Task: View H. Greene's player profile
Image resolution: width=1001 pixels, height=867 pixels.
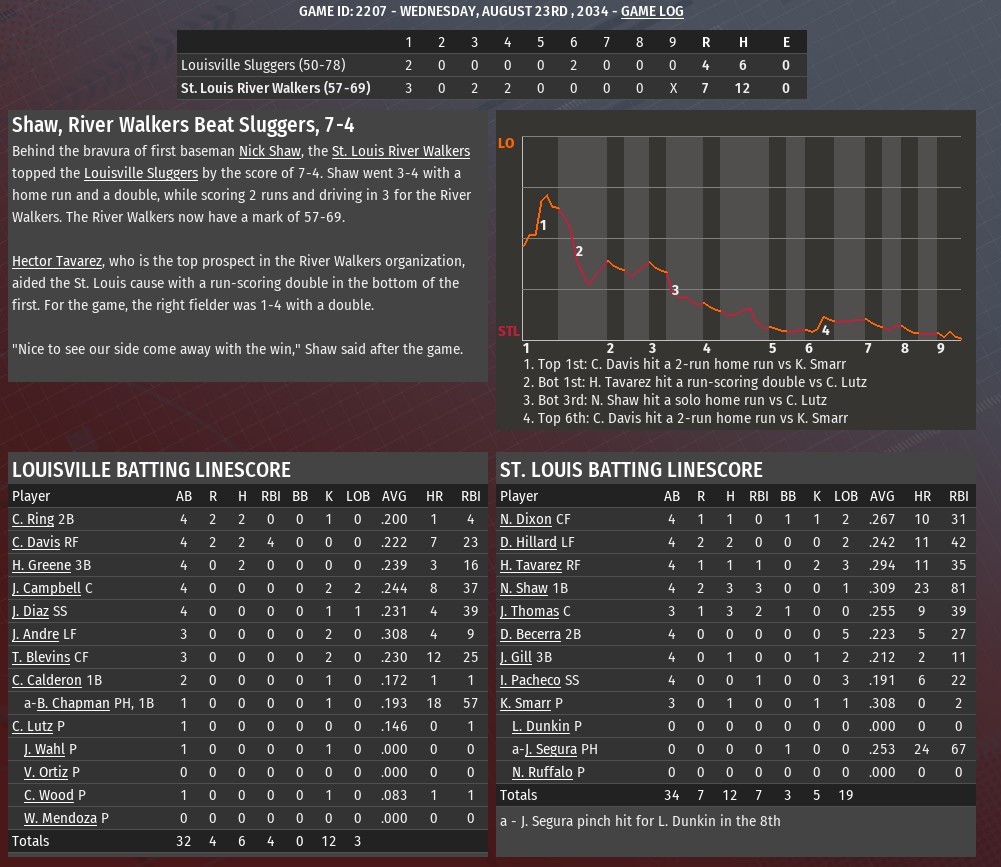Action: pyautogui.click(x=41, y=565)
